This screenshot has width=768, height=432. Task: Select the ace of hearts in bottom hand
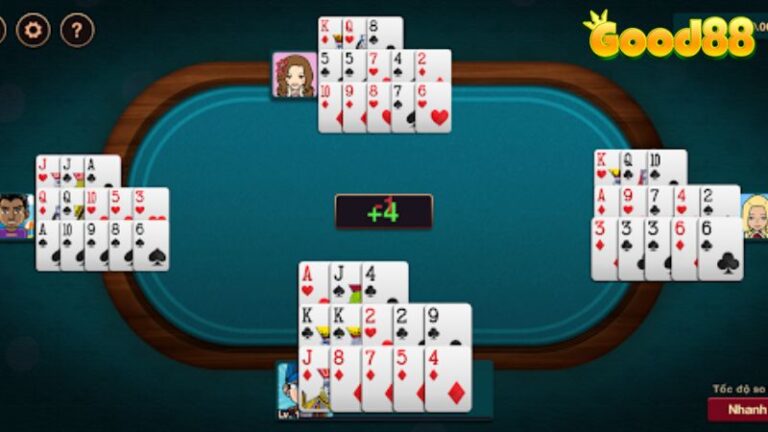click(x=311, y=282)
